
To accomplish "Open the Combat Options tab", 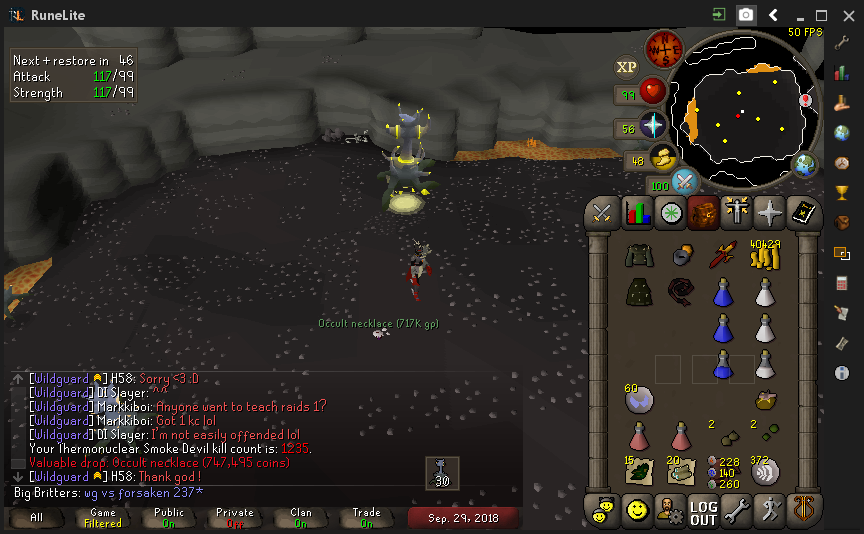I will pyautogui.click(x=603, y=212).
